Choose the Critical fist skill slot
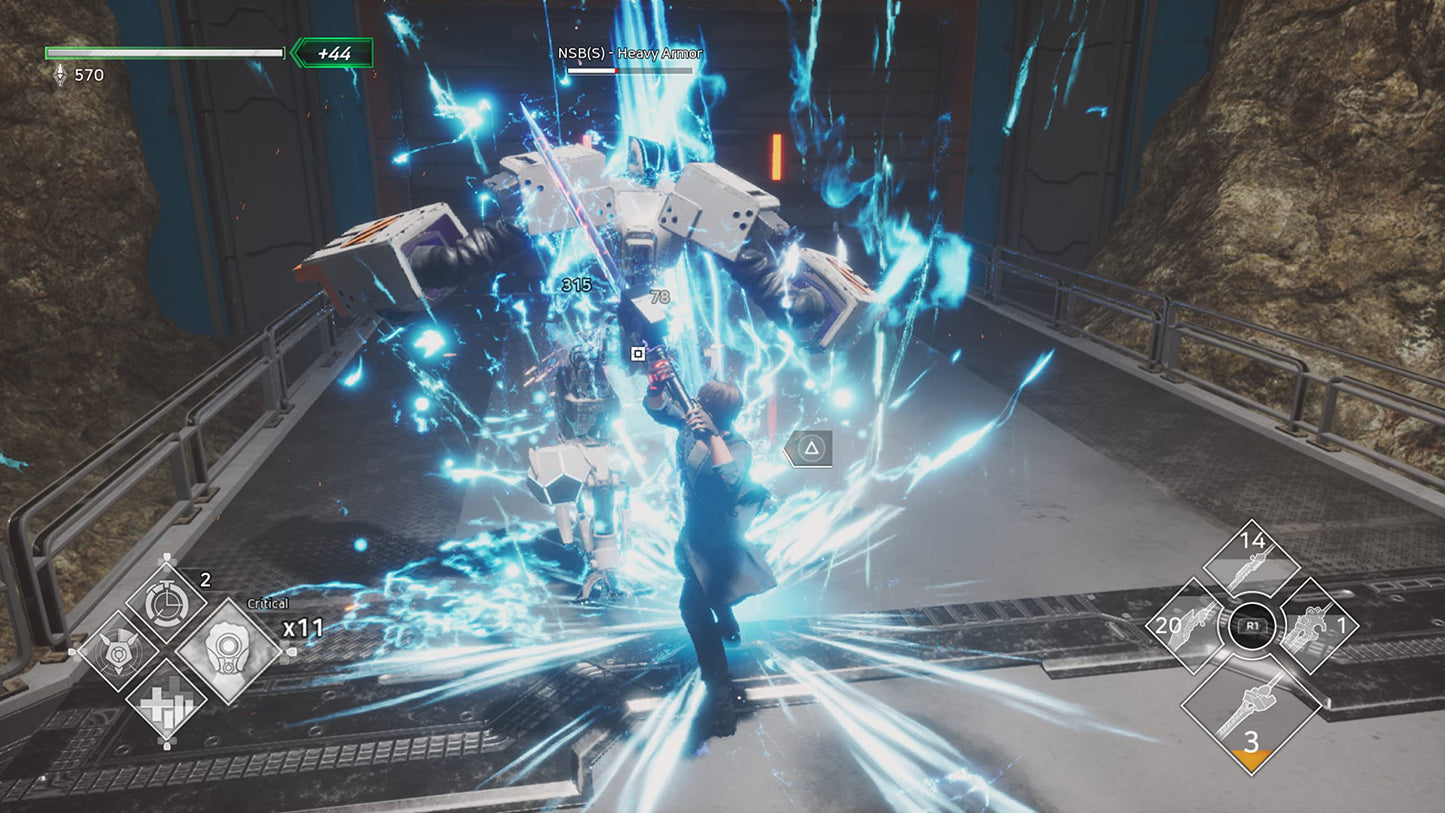The image size is (1445, 813). coord(229,651)
